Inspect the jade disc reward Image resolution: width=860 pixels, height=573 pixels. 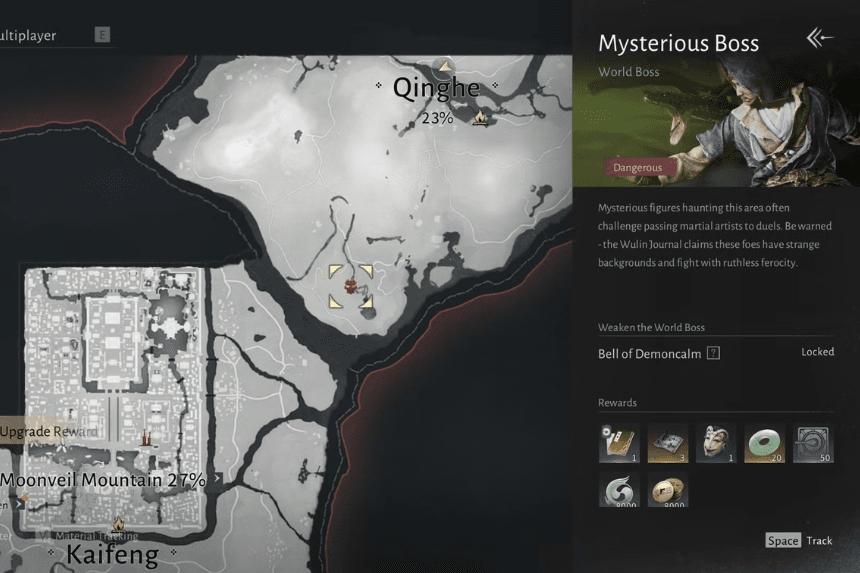pyautogui.click(x=764, y=442)
